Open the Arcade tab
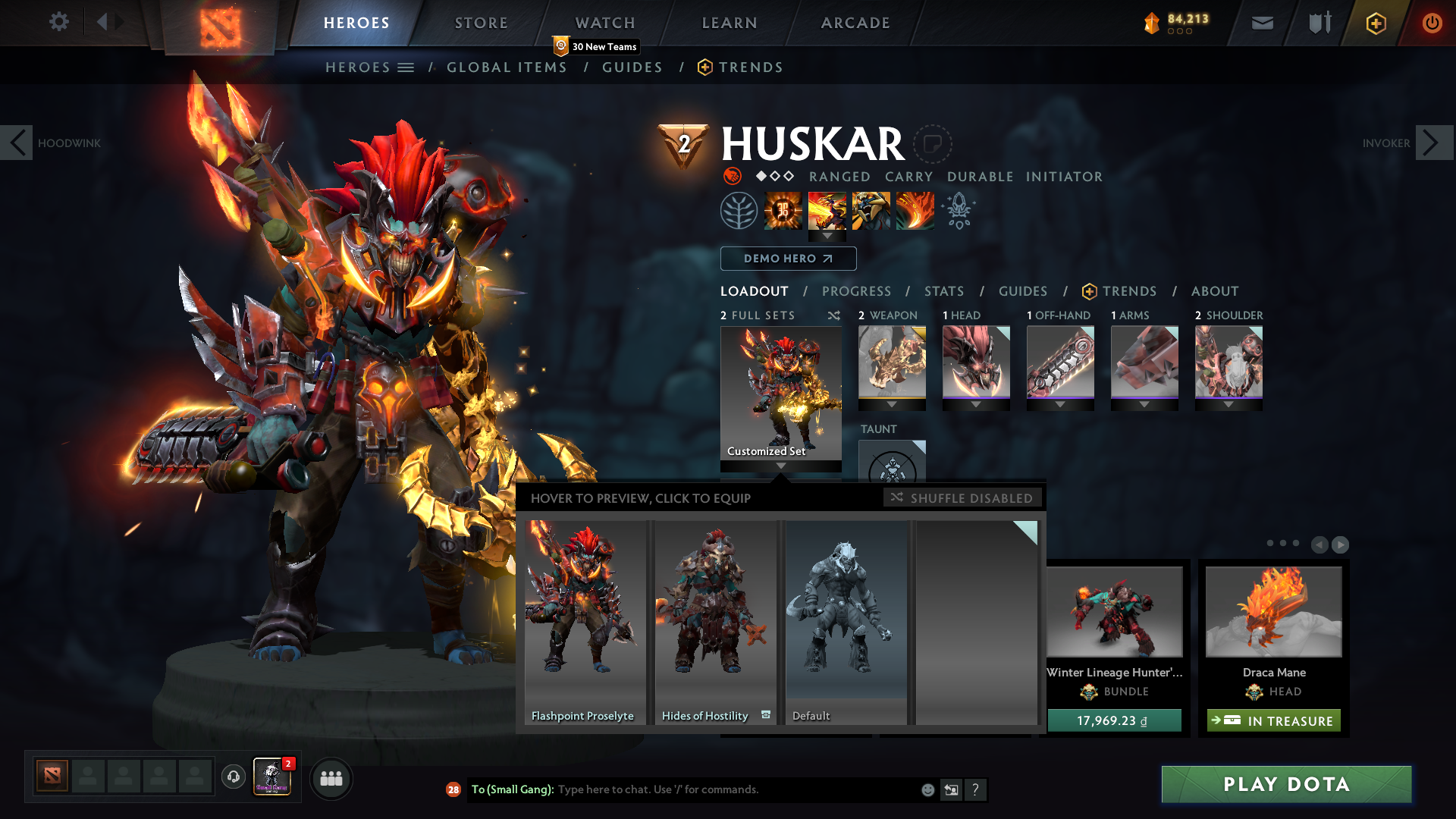The height and width of the screenshot is (819, 1456). tap(855, 23)
